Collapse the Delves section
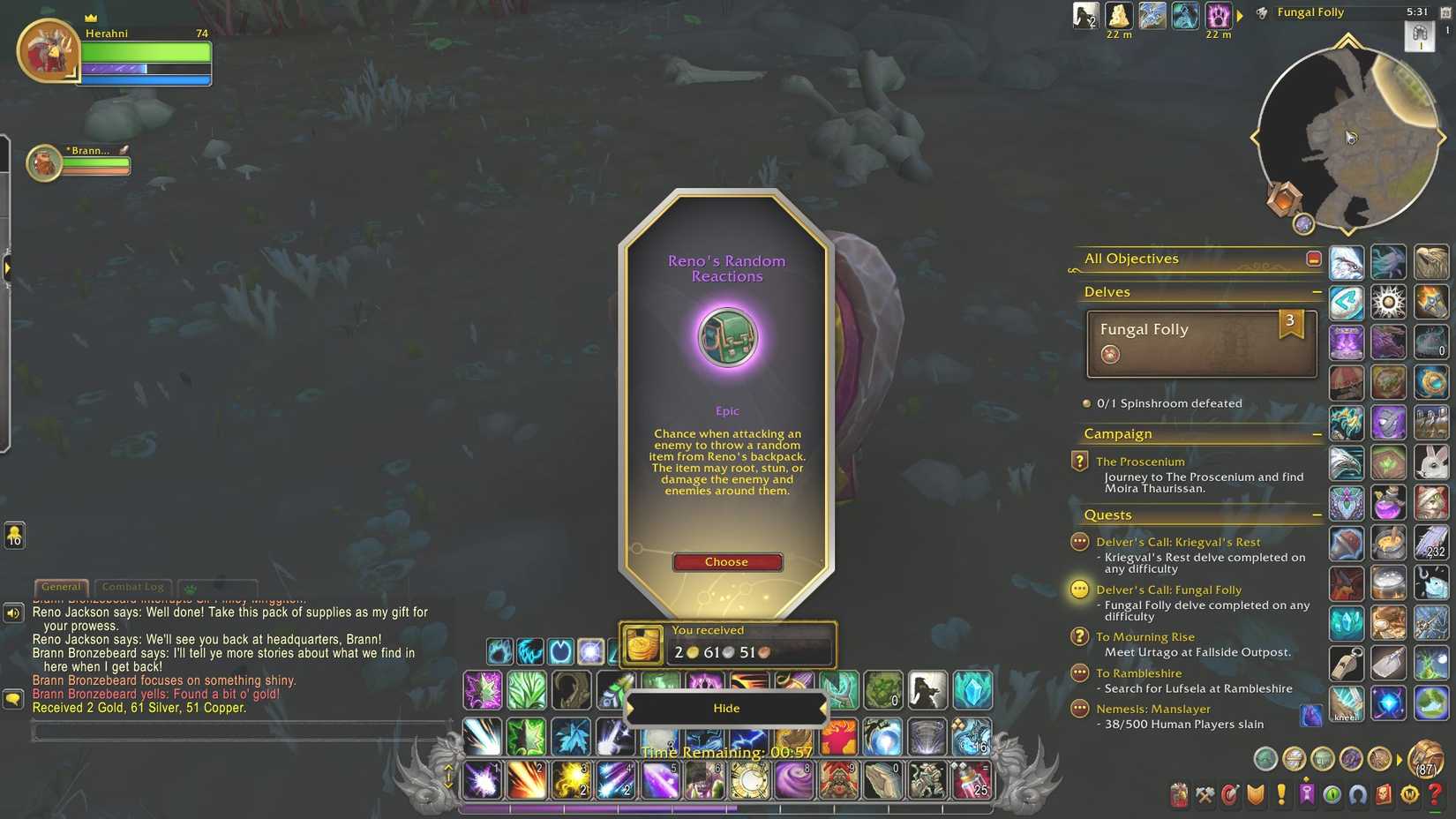Viewport: 1456px width, 819px height. [x=1317, y=291]
